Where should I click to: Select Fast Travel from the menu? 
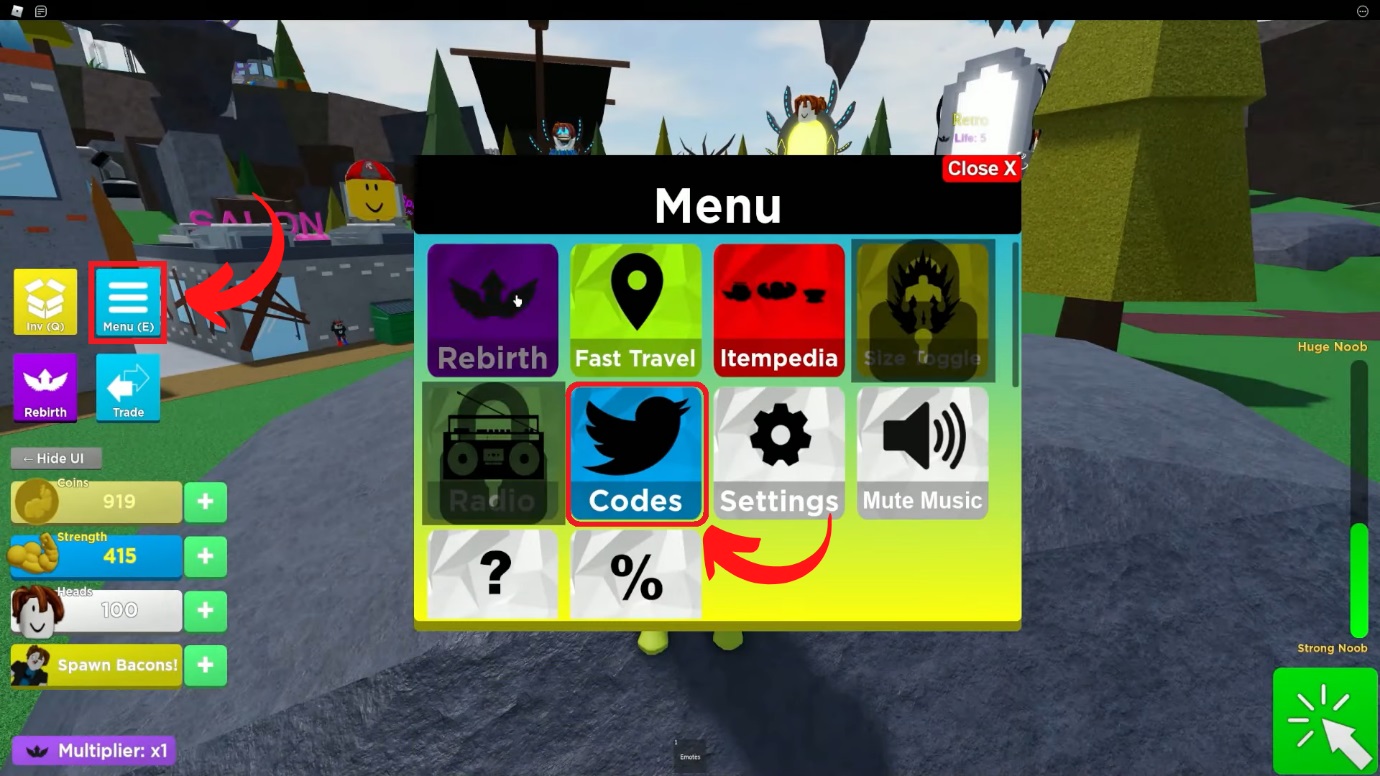pyautogui.click(x=635, y=309)
